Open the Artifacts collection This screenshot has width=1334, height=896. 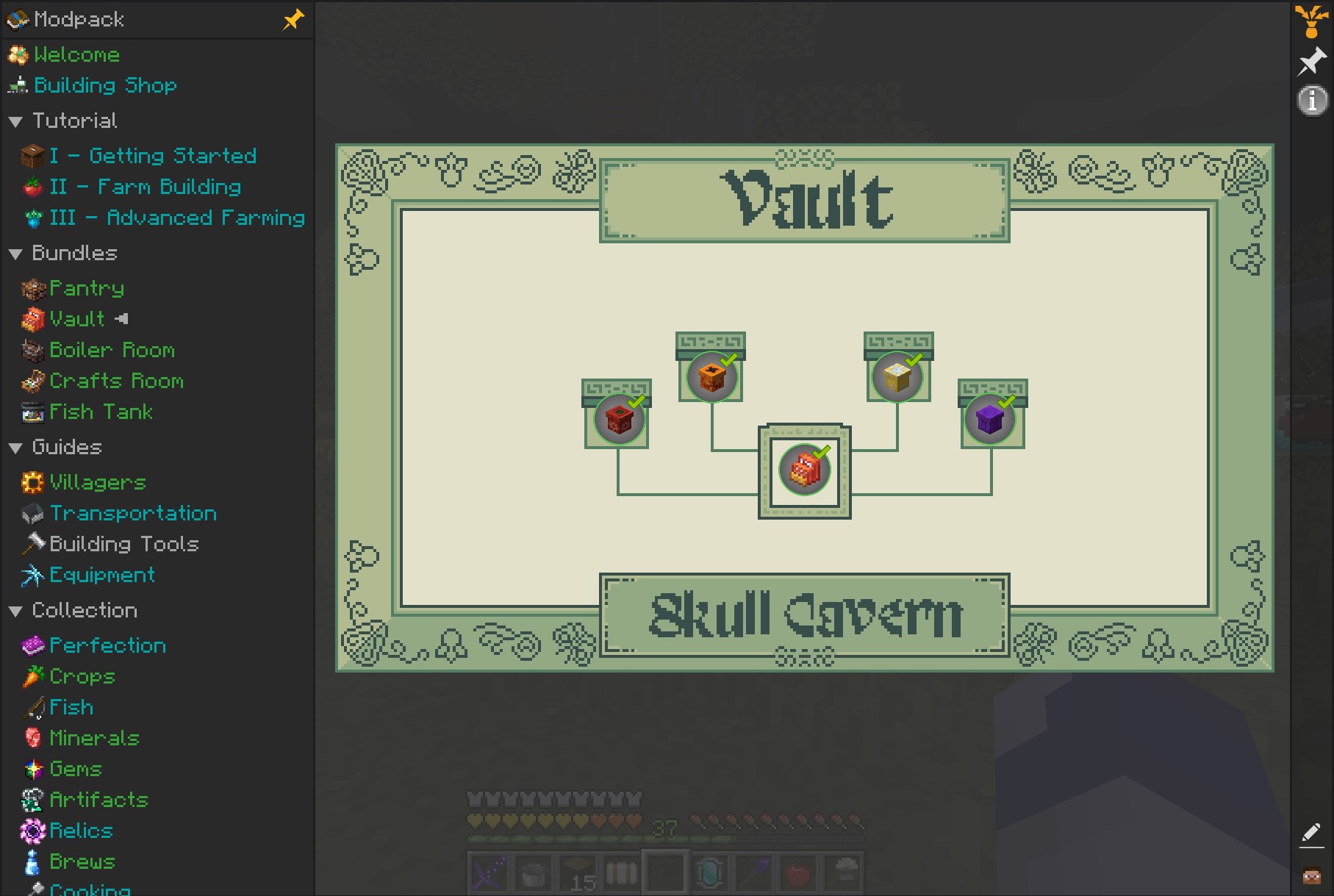pyautogui.click(x=98, y=800)
